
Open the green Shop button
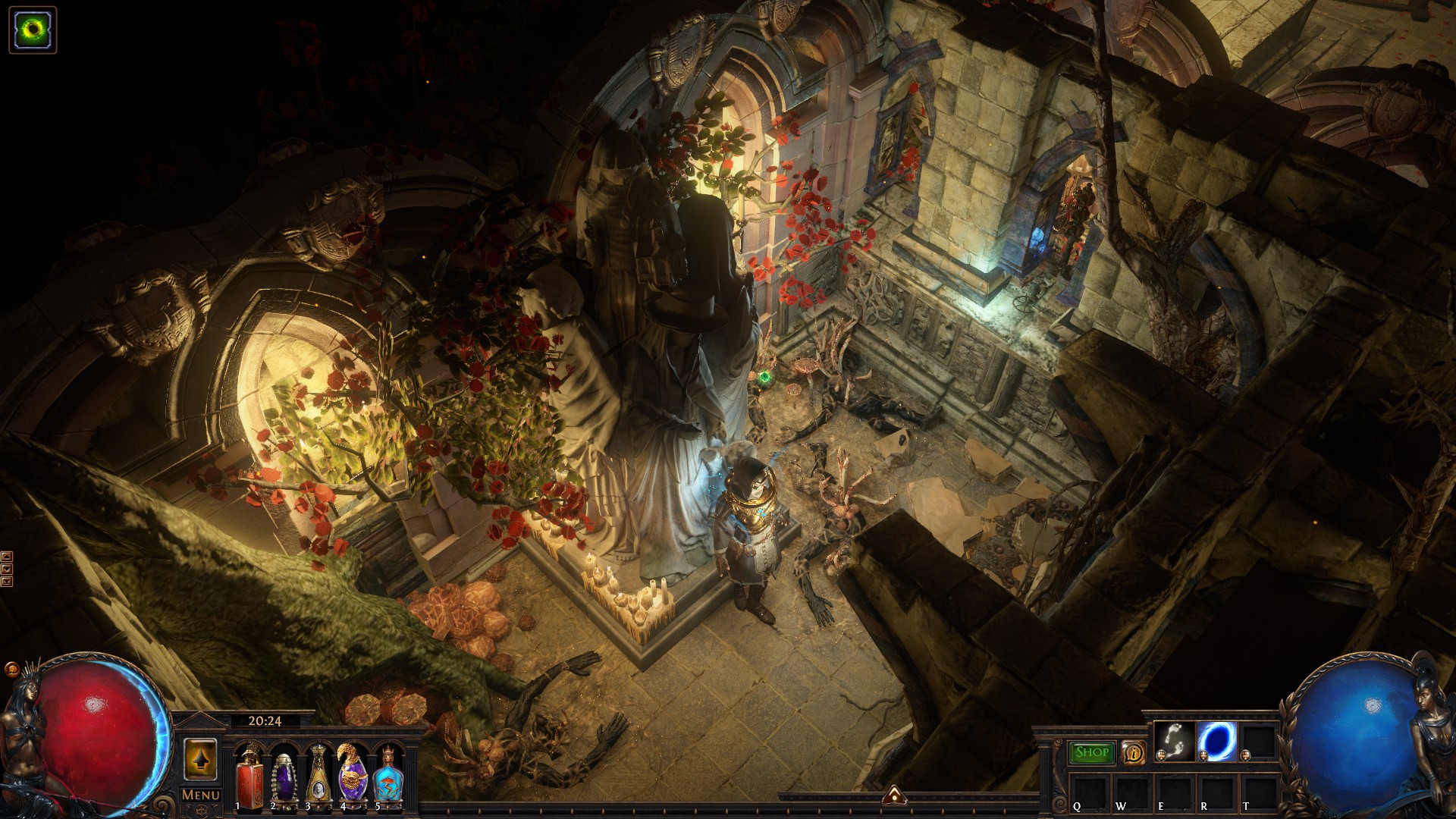coord(1092,752)
